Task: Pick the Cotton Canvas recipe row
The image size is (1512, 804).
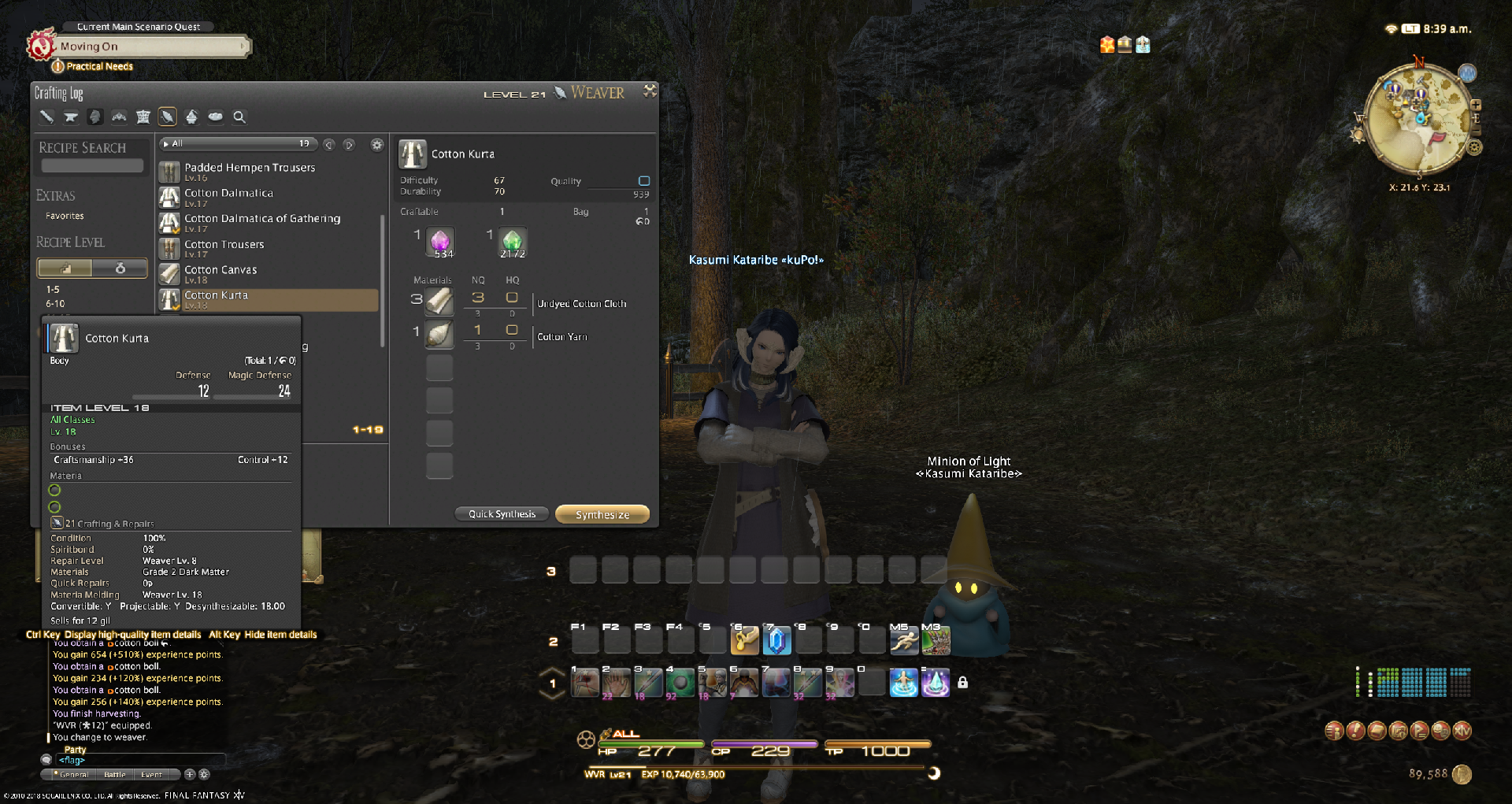Action: click(220, 270)
